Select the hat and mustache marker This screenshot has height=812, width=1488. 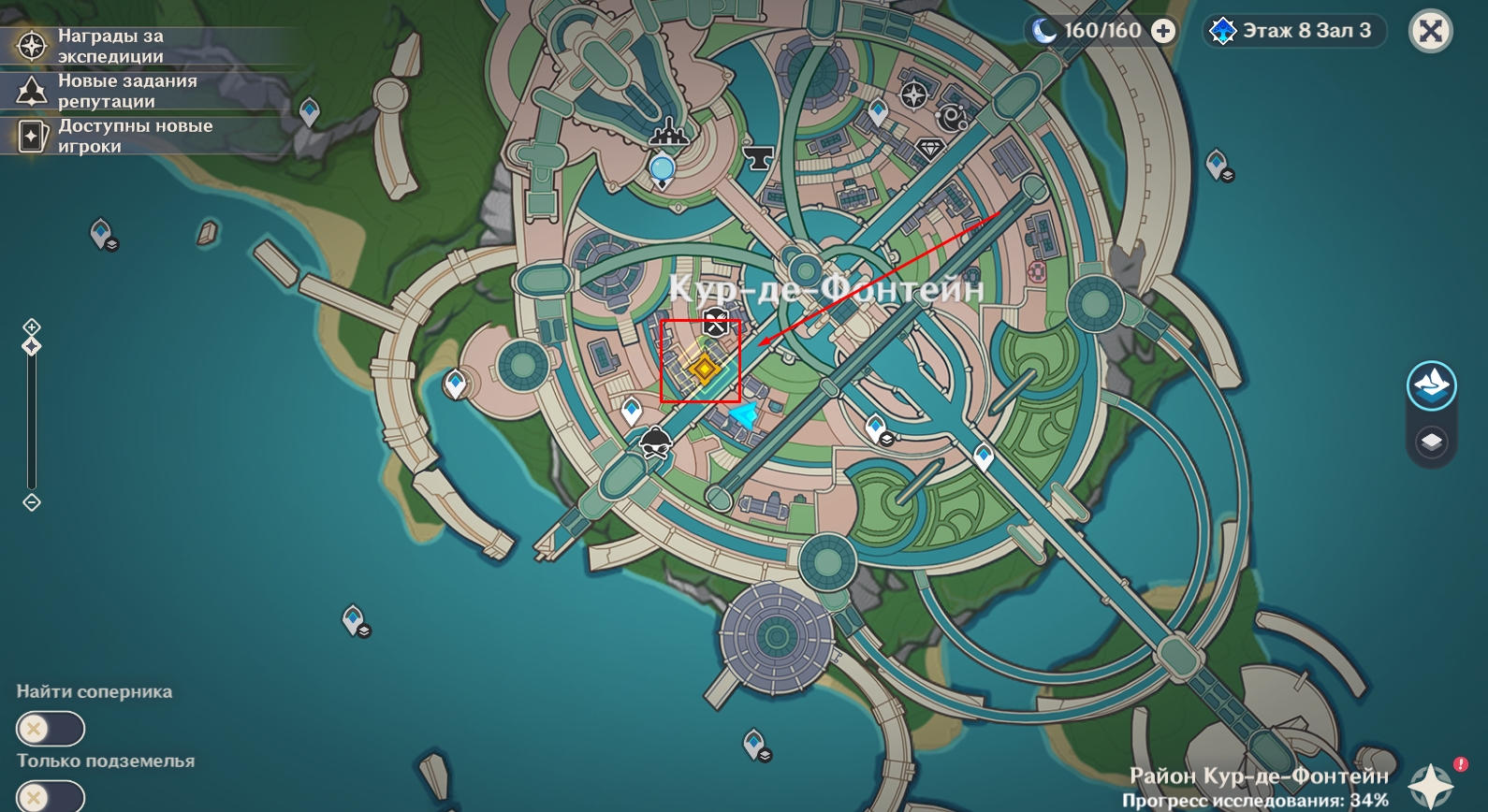coord(655,442)
